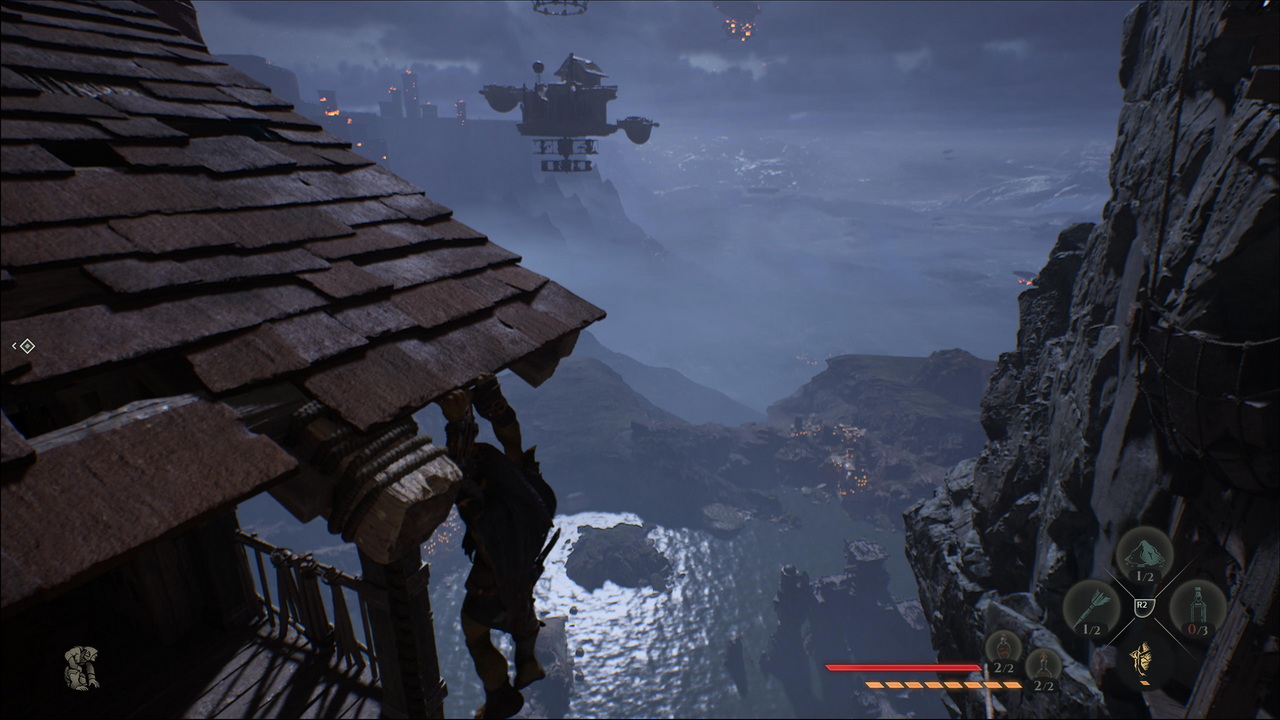Activate the golden masked face ability

point(1143,656)
